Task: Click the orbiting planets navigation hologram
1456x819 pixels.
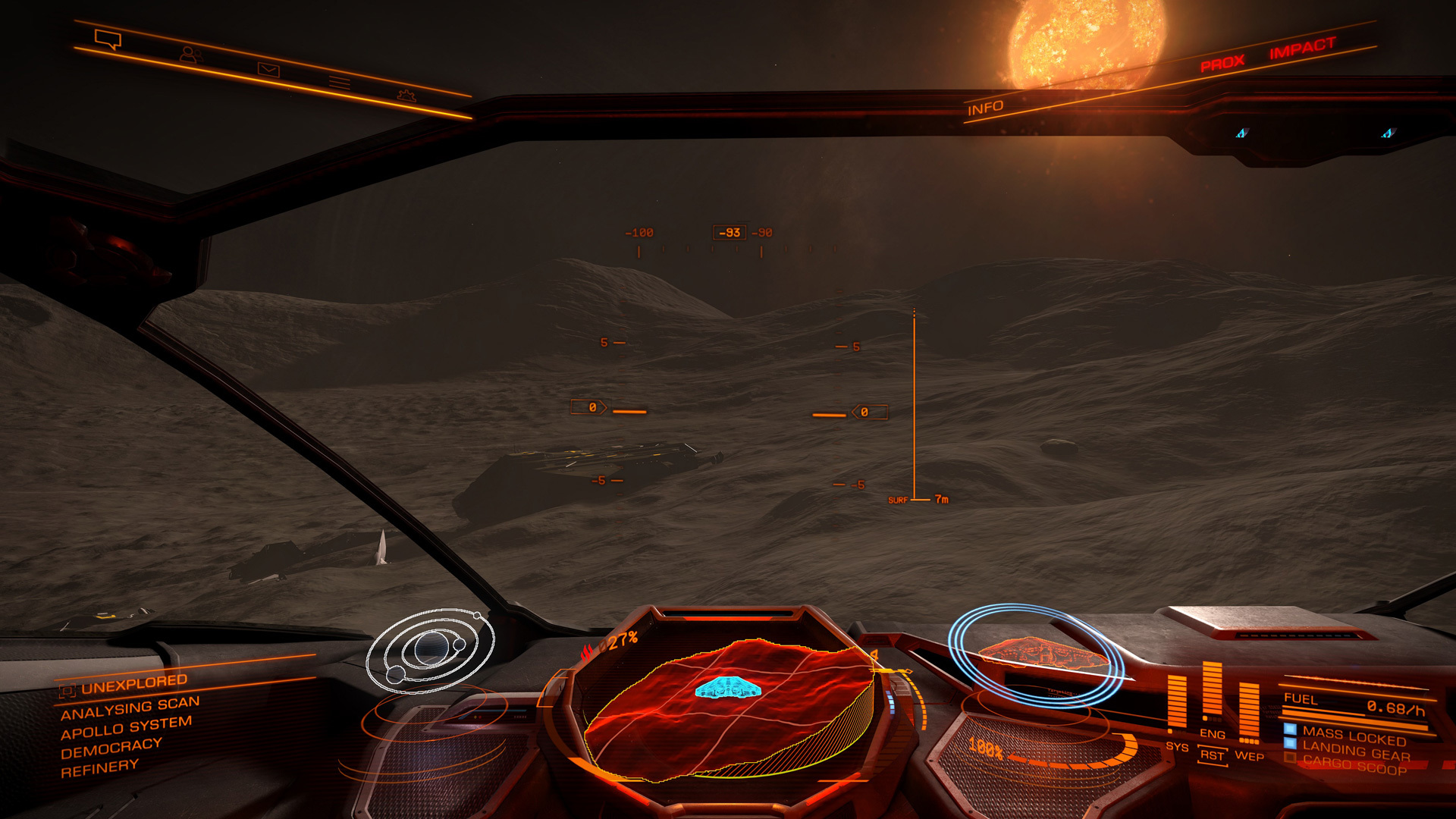Action: [429, 651]
